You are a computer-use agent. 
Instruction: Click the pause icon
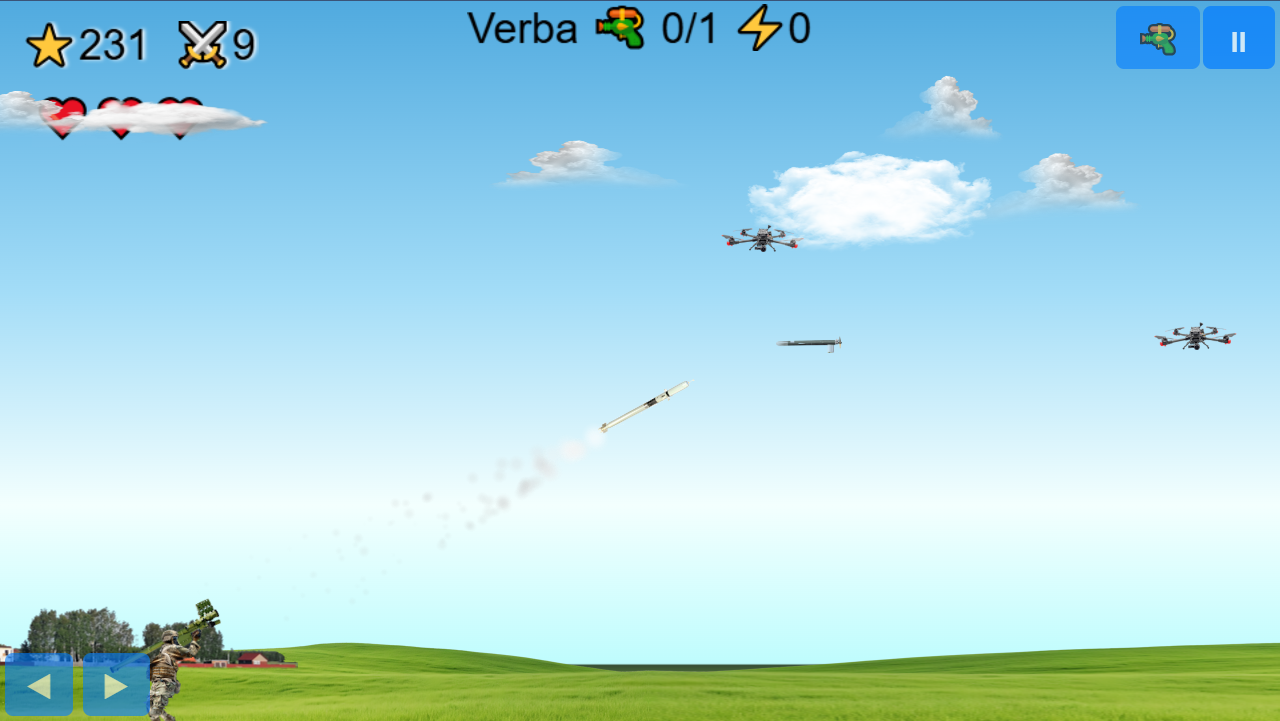tap(1238, 37)
